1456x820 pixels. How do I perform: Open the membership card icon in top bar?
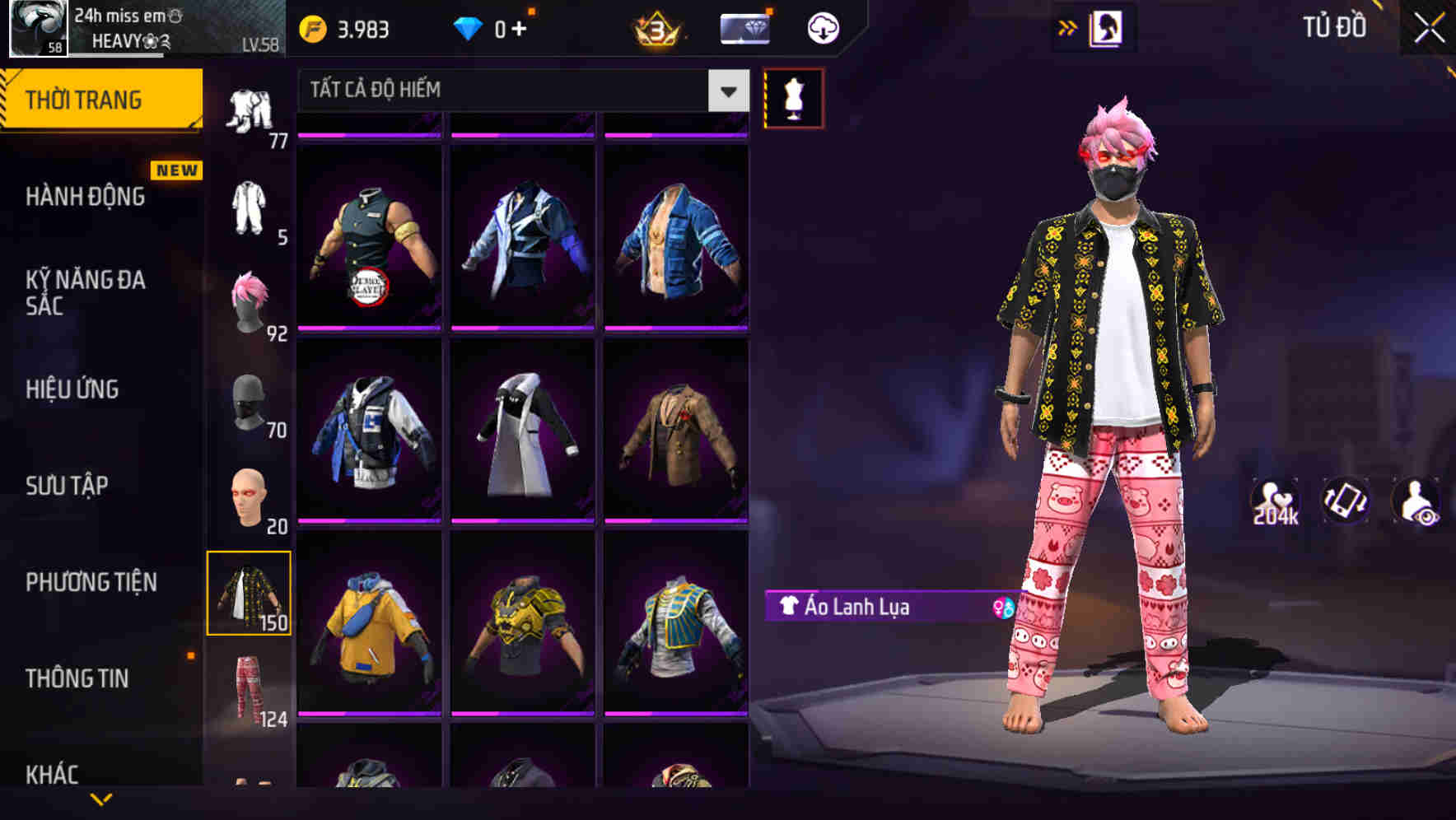[x=744, y=27]
